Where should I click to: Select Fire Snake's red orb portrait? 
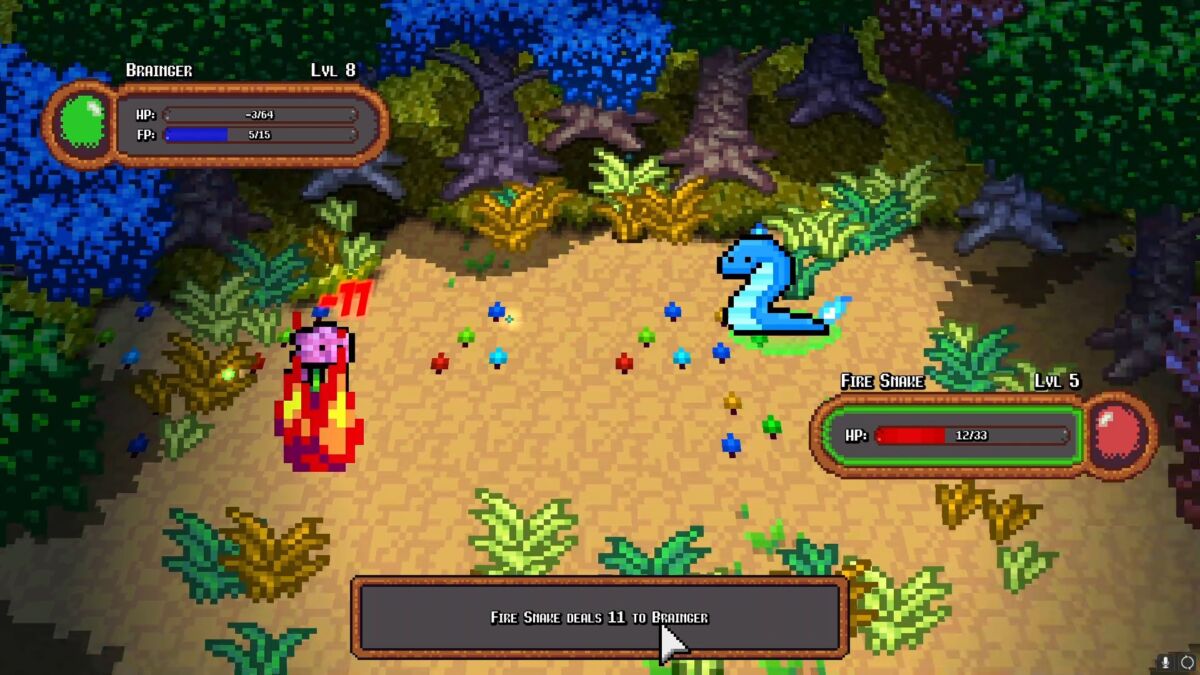1118,435
